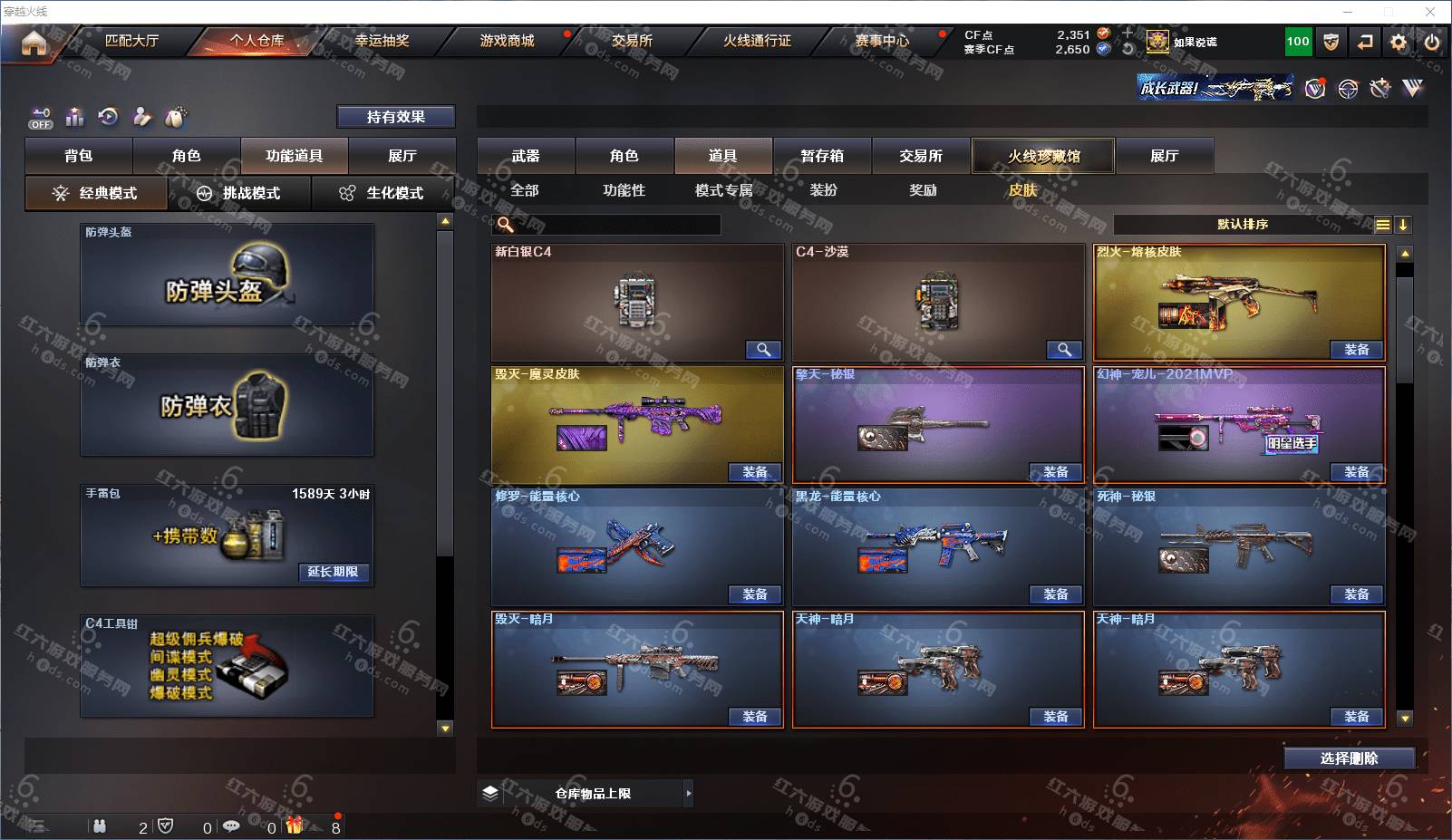The image size is (1452, 840).
Task: Switch to the 背包 tab
Action: 79,156
